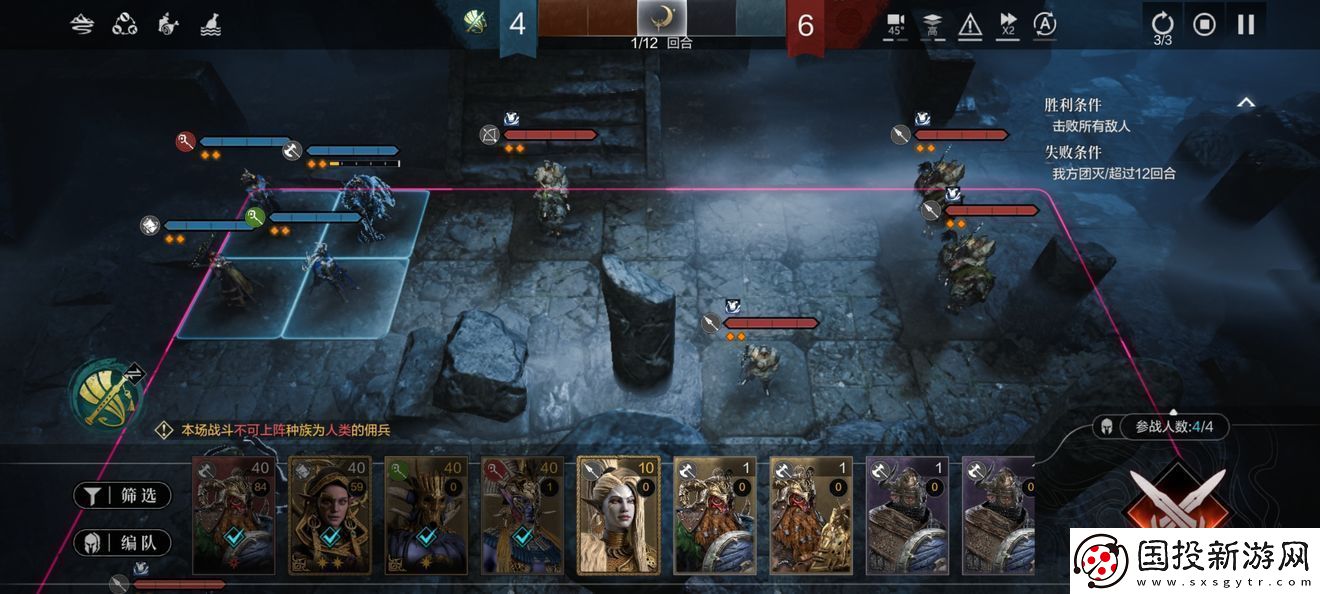Deselect the purple-skinned red-icon mercenary card

coord(521,515)
